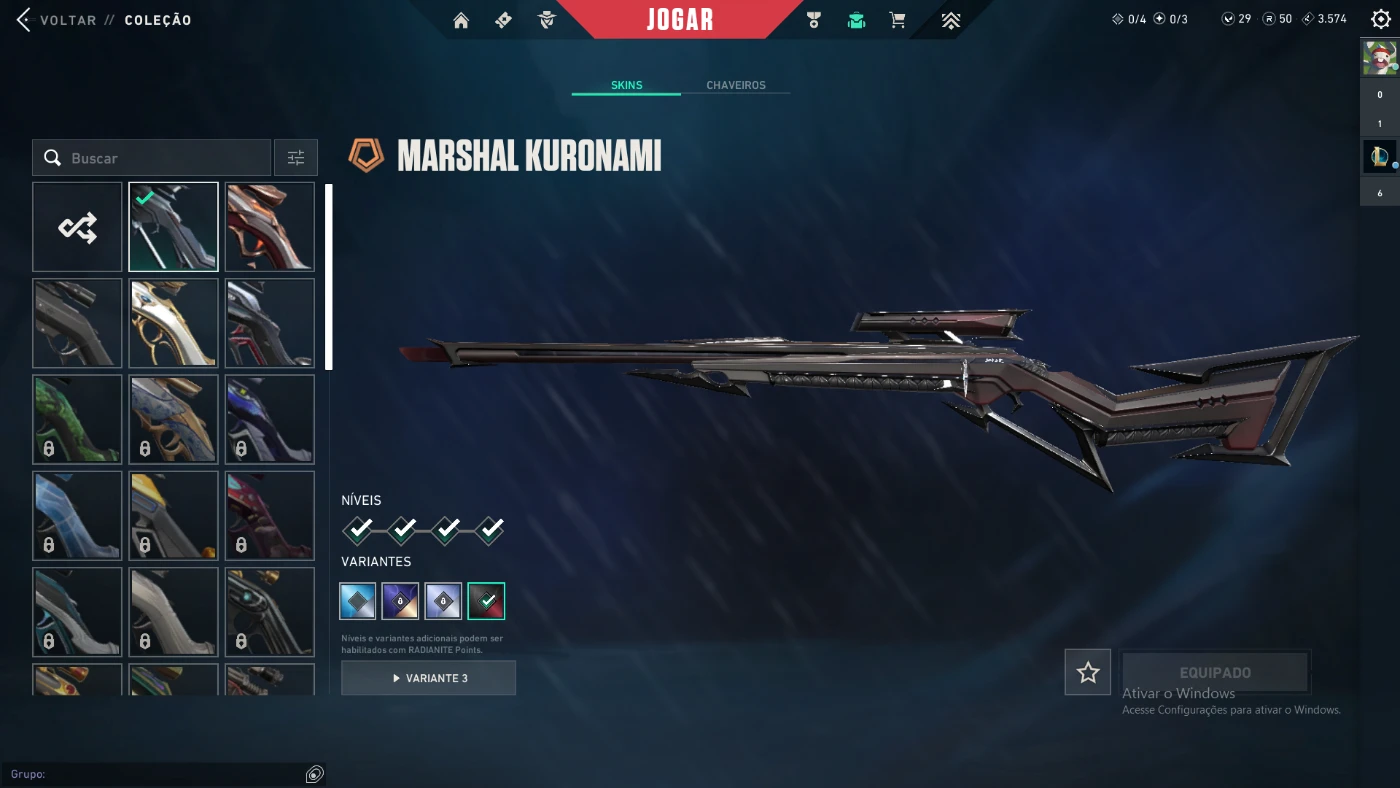Image resolution: width=1400 pixels, height=788 pixels.
Task: Select the checked dark red variant swatch
Action: (486, 601)
